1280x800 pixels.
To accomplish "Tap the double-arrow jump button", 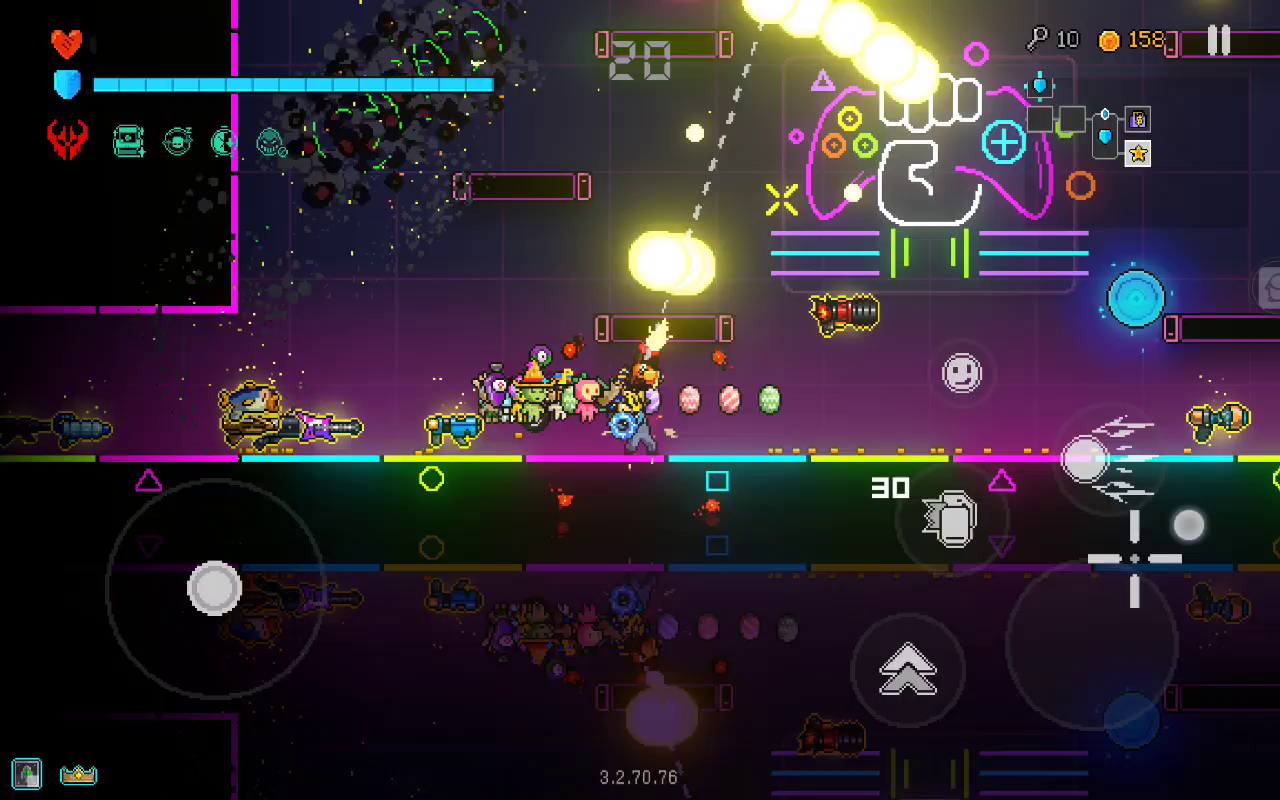I will click(908, 669).
